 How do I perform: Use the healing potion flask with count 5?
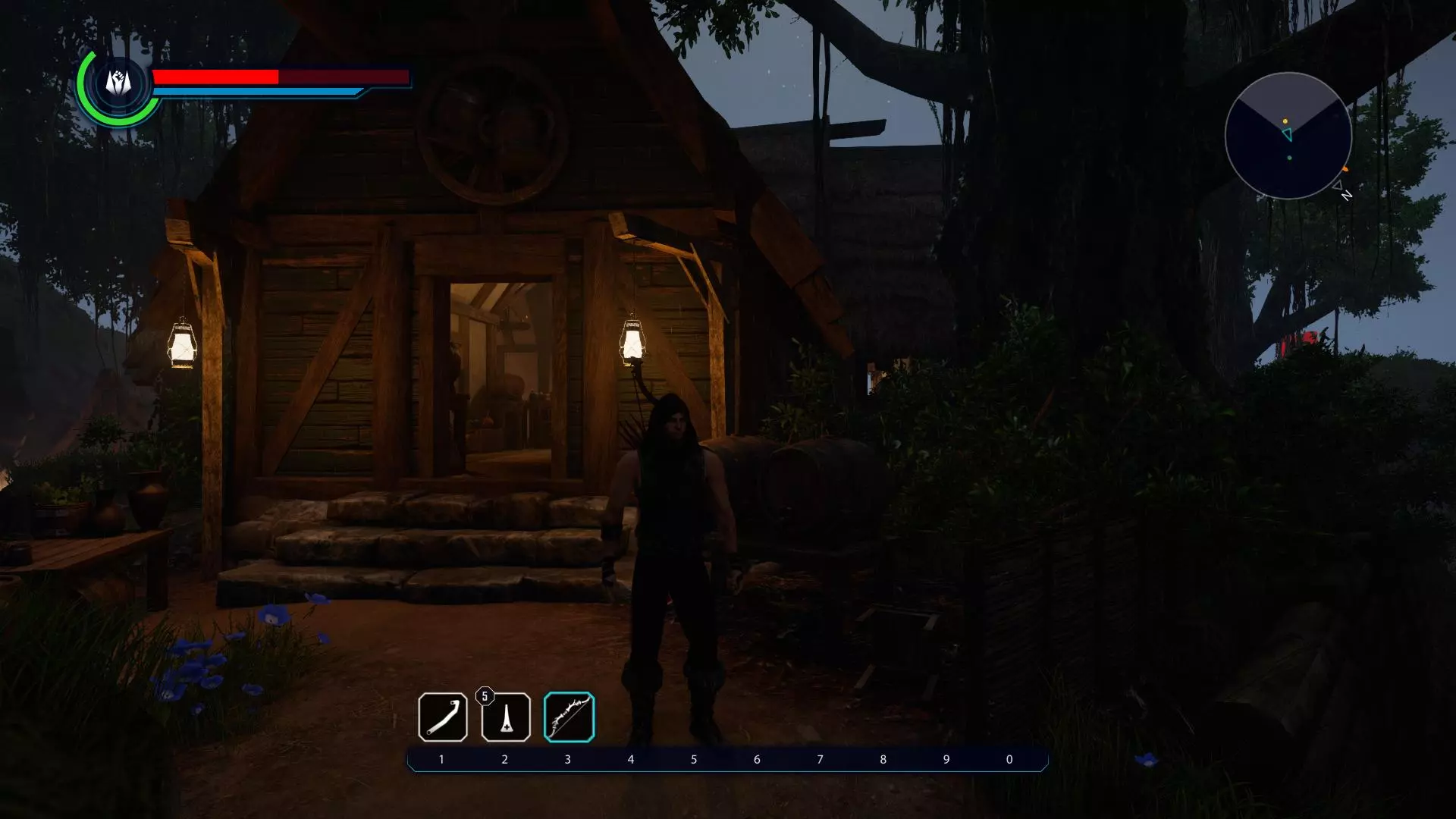(506, 717)
